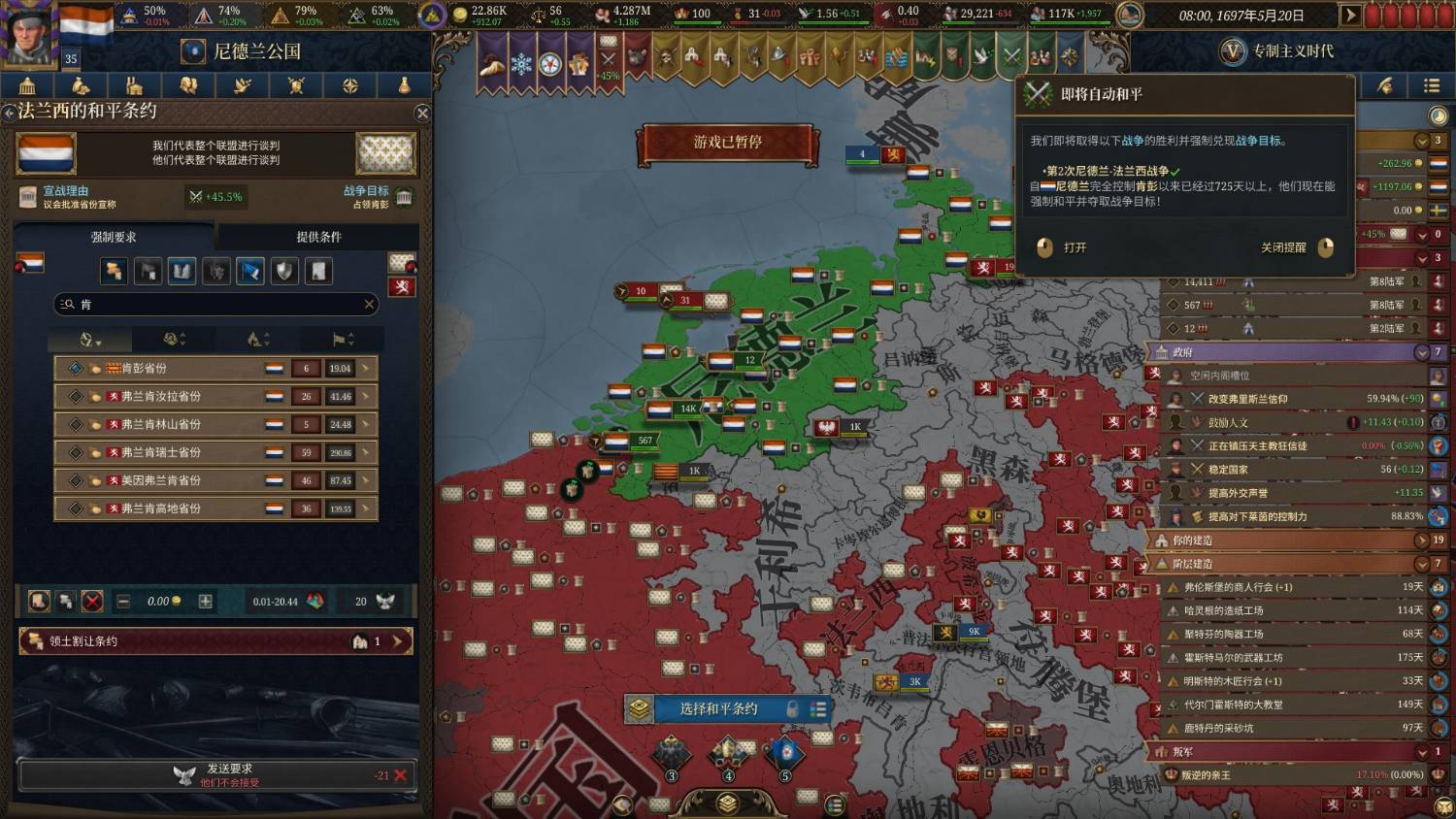
Task: Click the province search field
Action: [215, 305]
